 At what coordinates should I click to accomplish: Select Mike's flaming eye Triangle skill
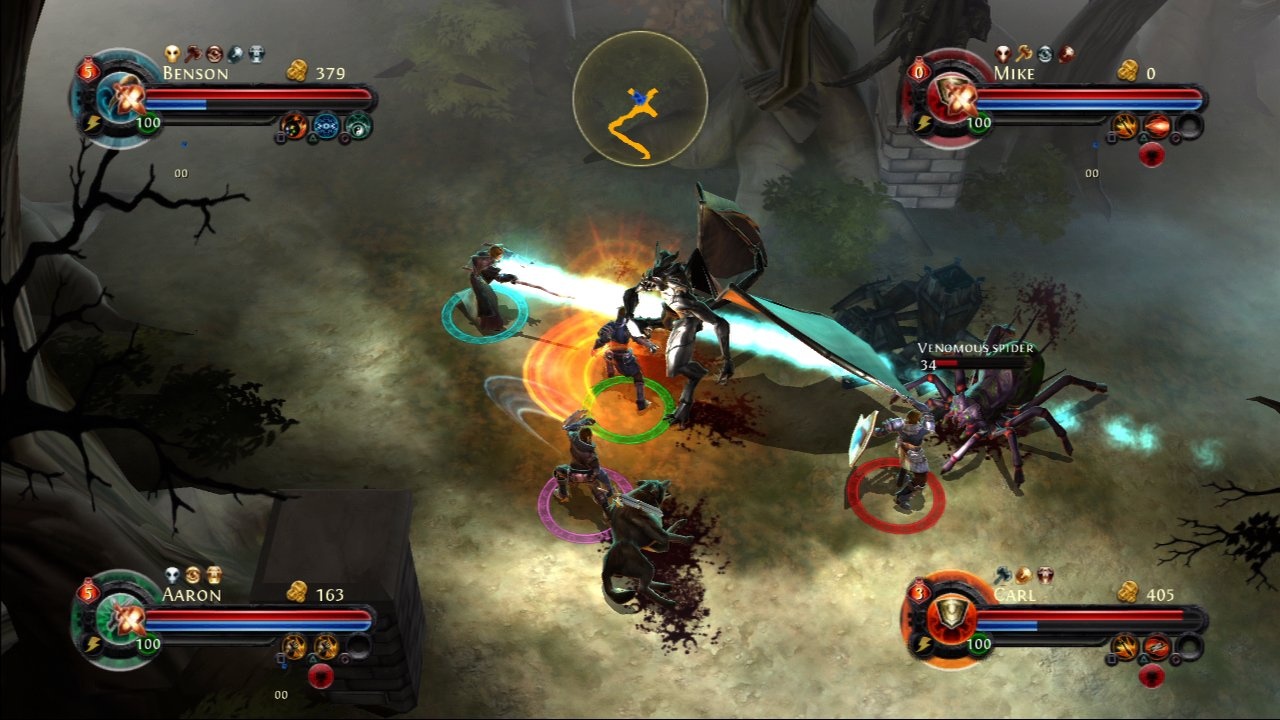[1158, 126]
